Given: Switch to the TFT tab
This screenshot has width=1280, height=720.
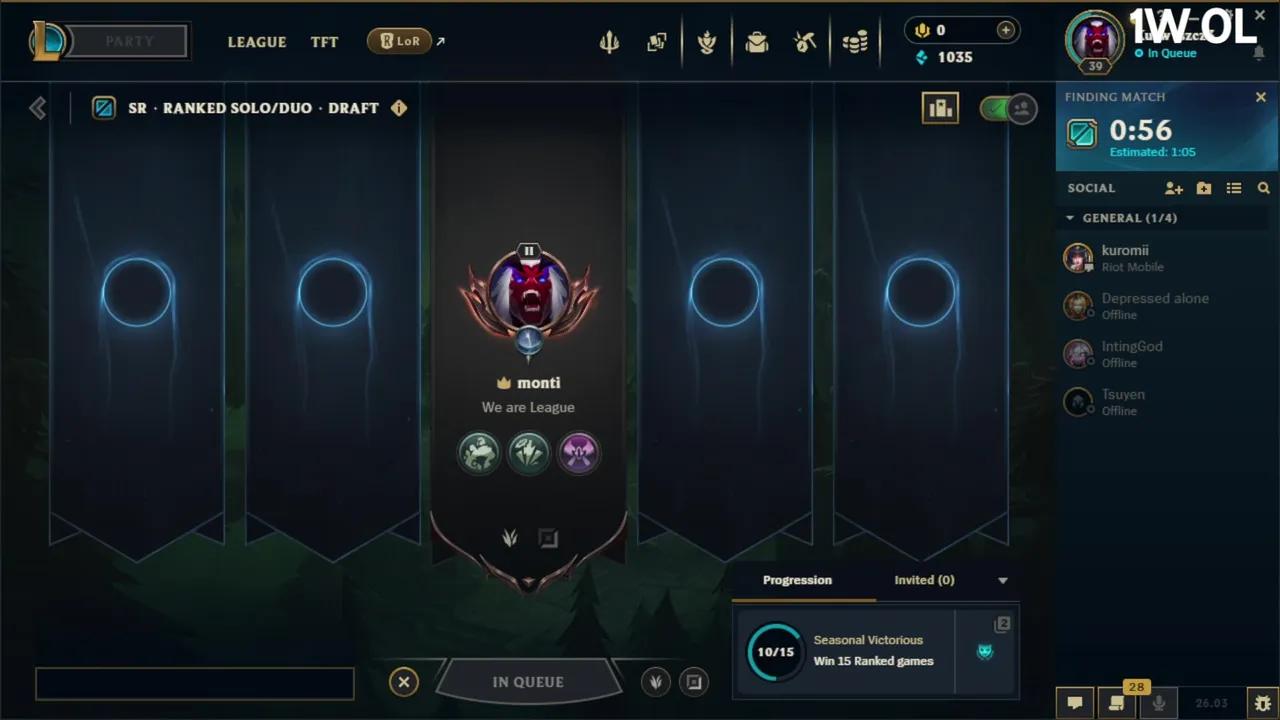Looking at the screenshot, I should [x=324, y=42].
